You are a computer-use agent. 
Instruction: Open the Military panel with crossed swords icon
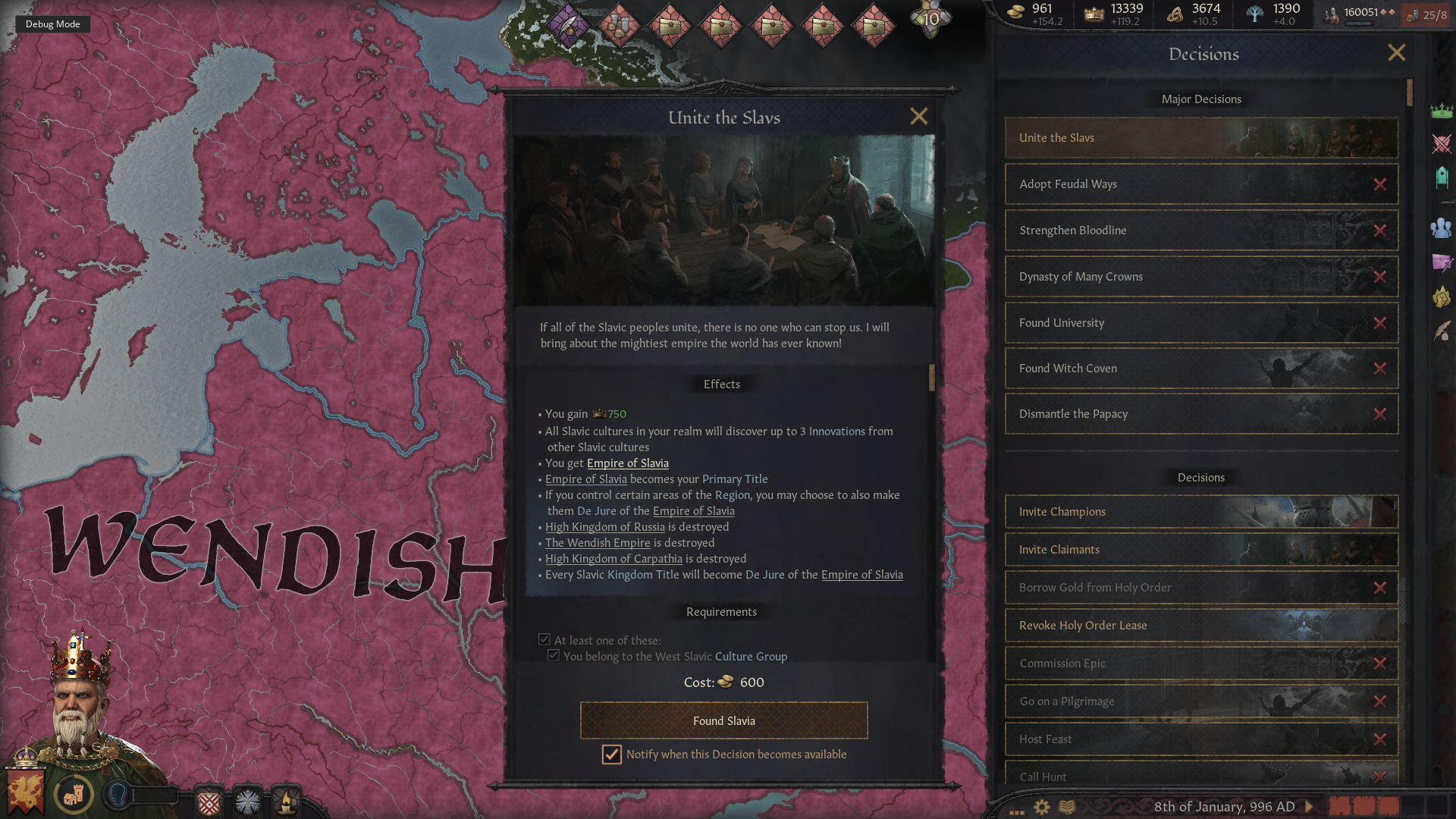pyautogui.click(x=1442, y=144)
